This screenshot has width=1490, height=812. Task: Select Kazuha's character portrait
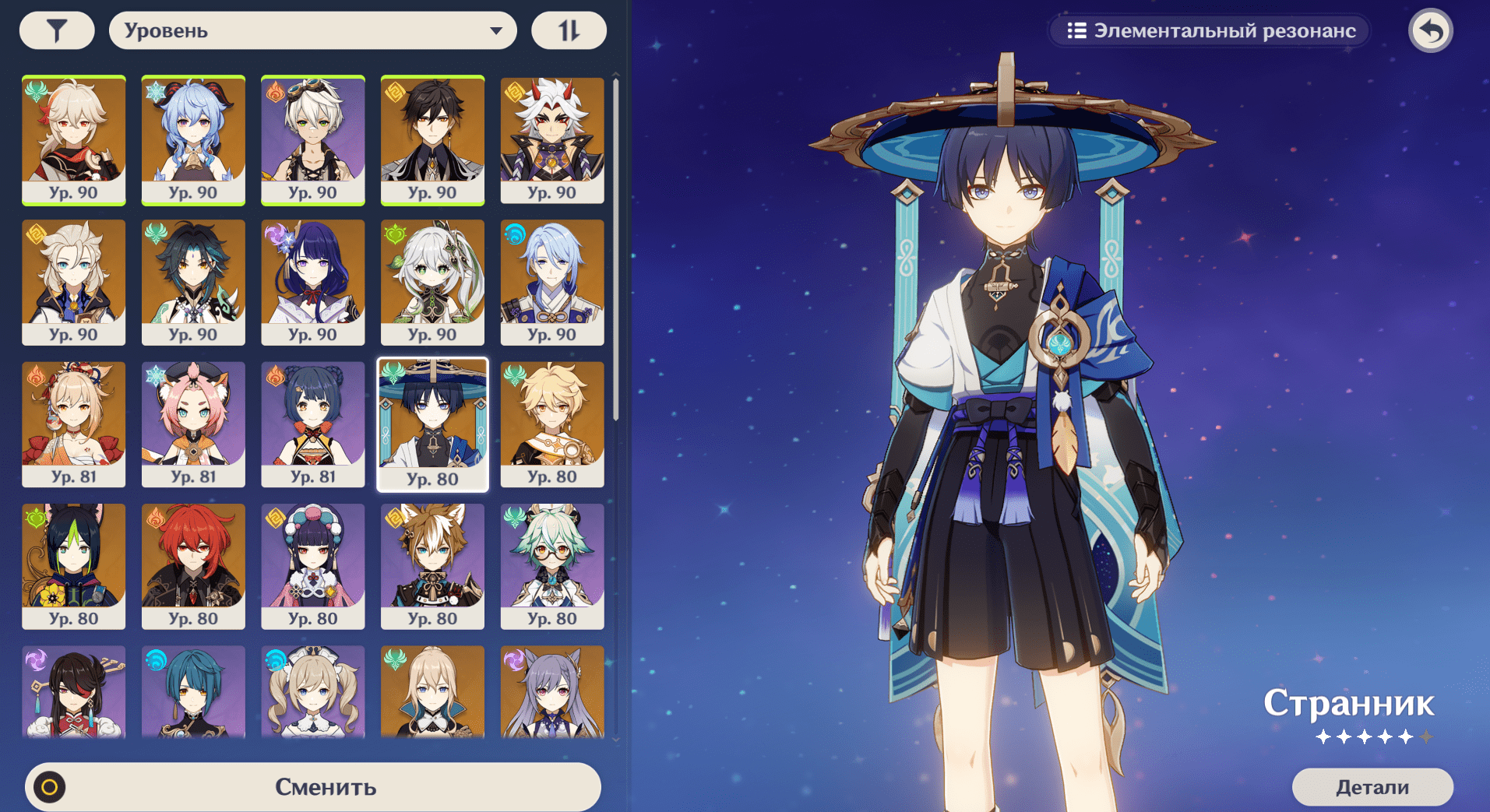coord(74,140)
